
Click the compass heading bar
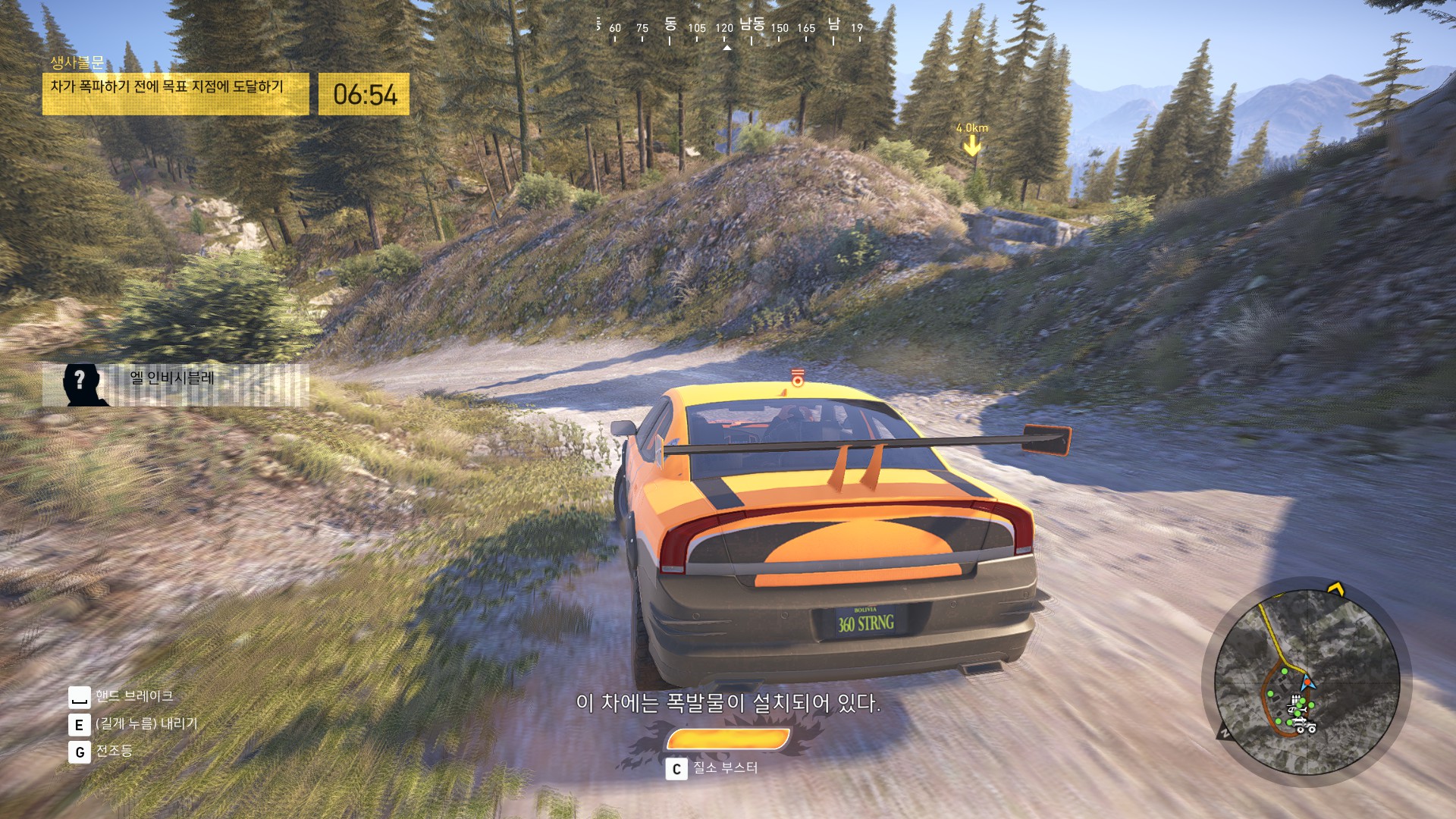(729, 29)
